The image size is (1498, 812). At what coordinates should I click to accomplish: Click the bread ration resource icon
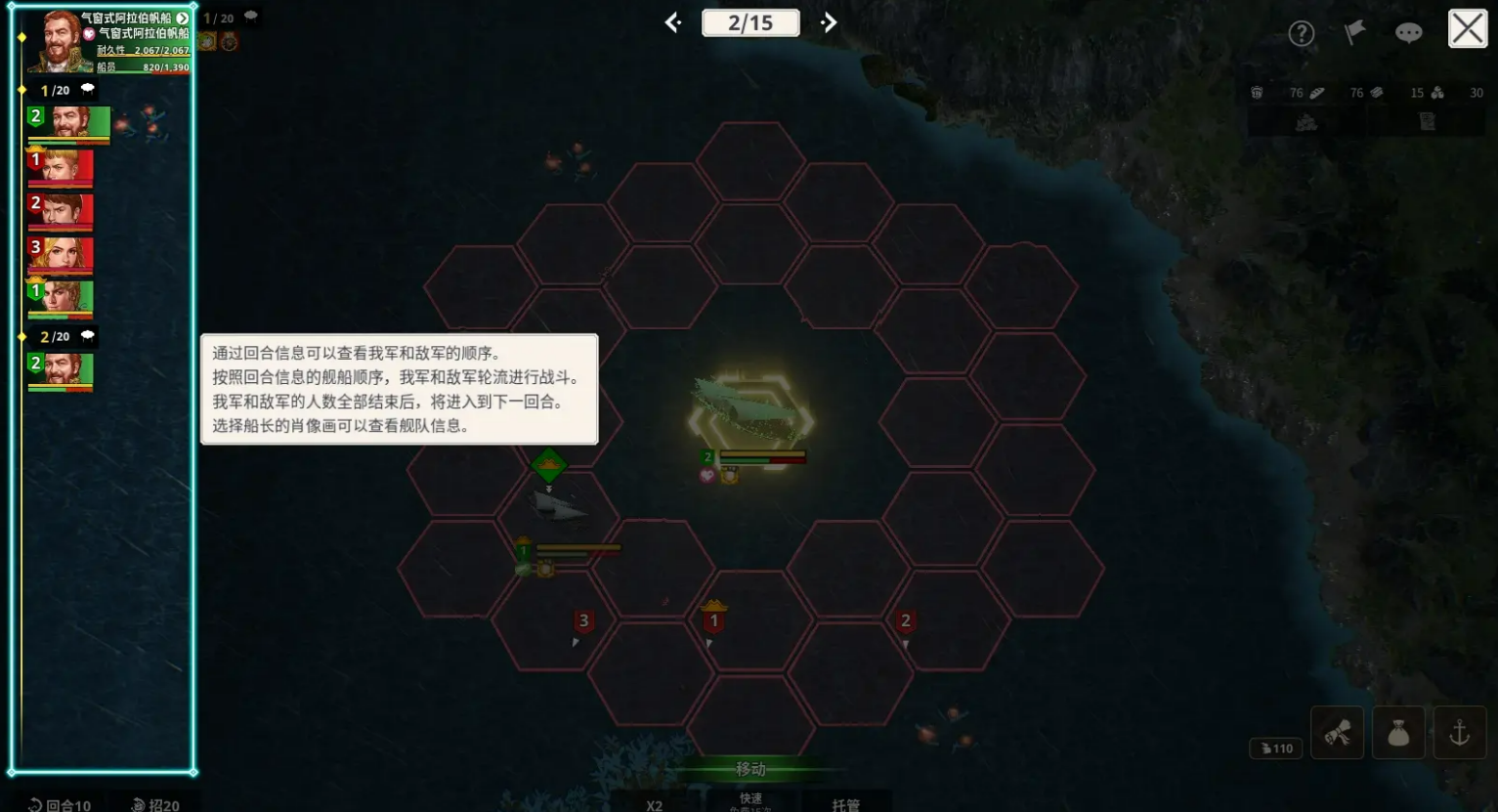[1317, 92]
